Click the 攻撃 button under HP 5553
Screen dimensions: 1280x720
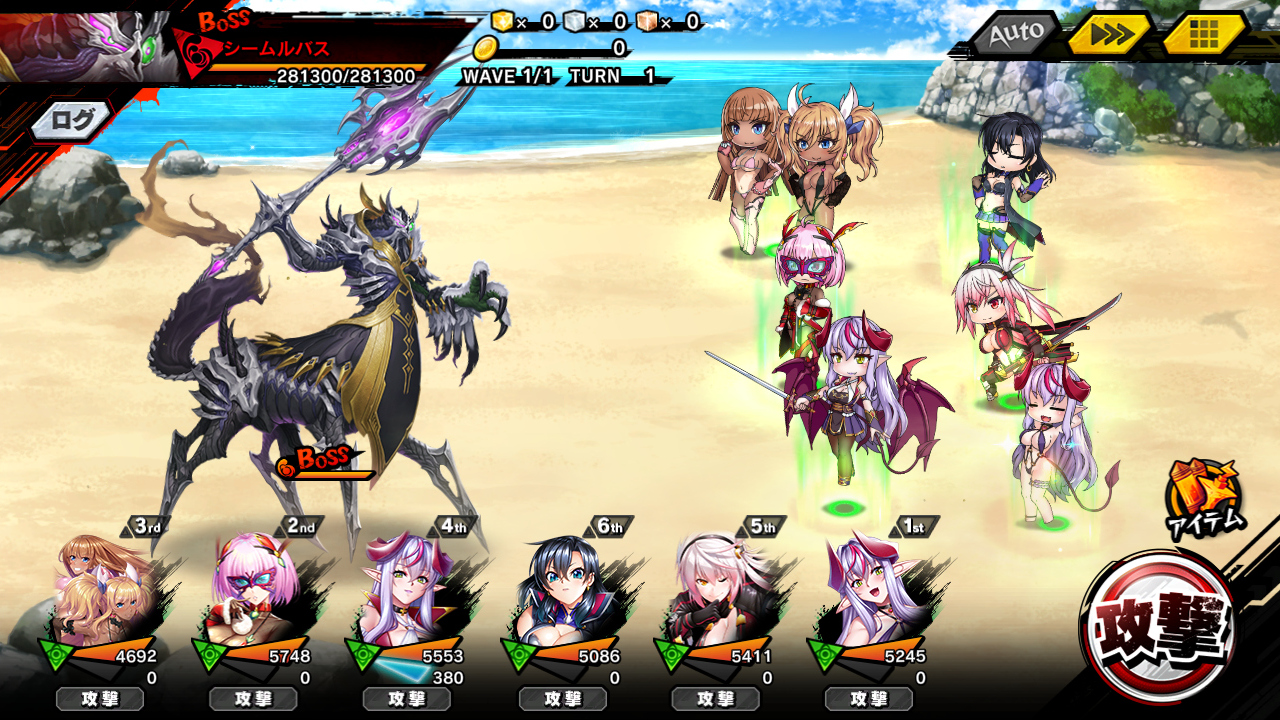[x=406, y=699]
